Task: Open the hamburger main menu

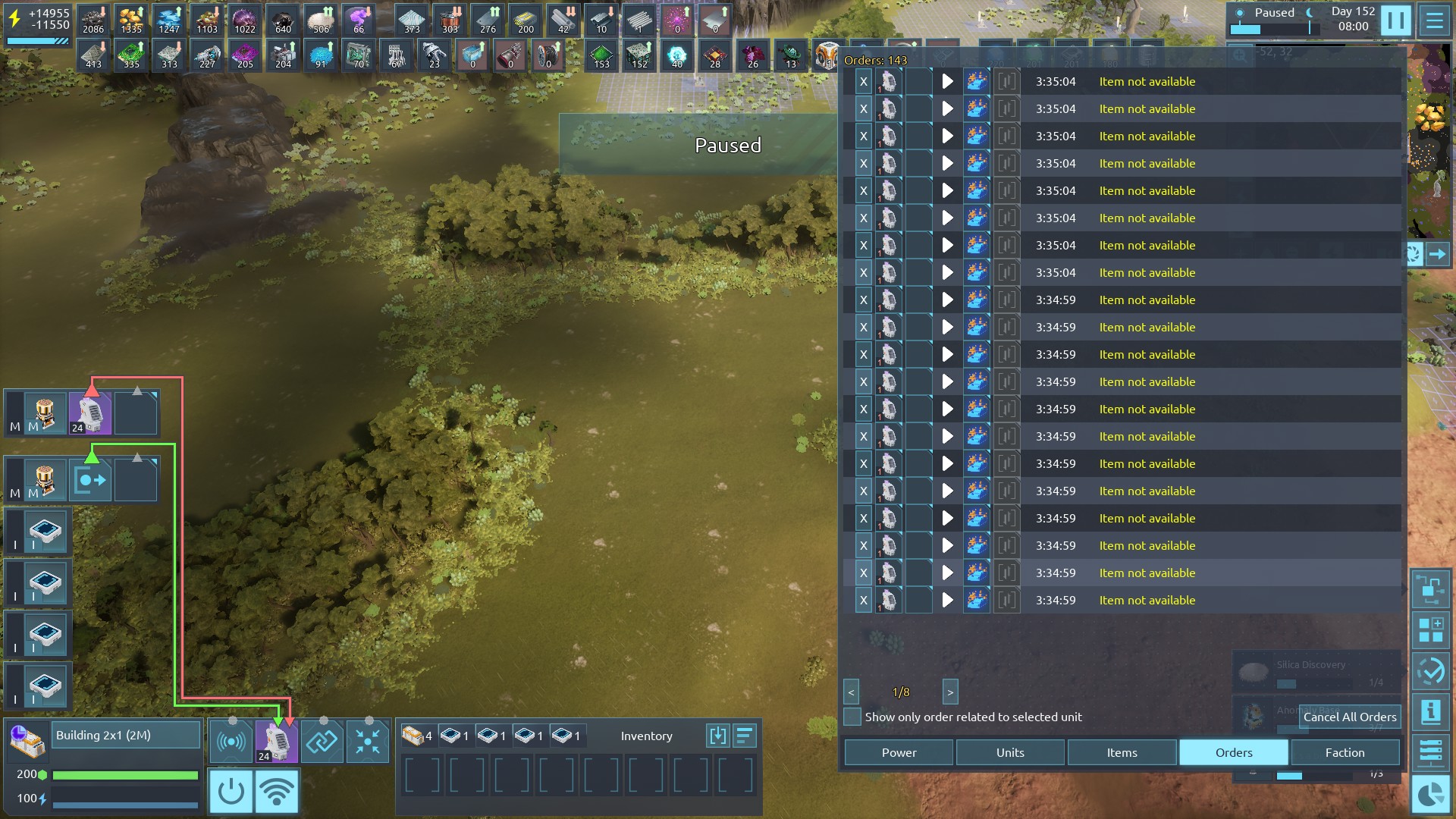Action: coord(1434,20)
